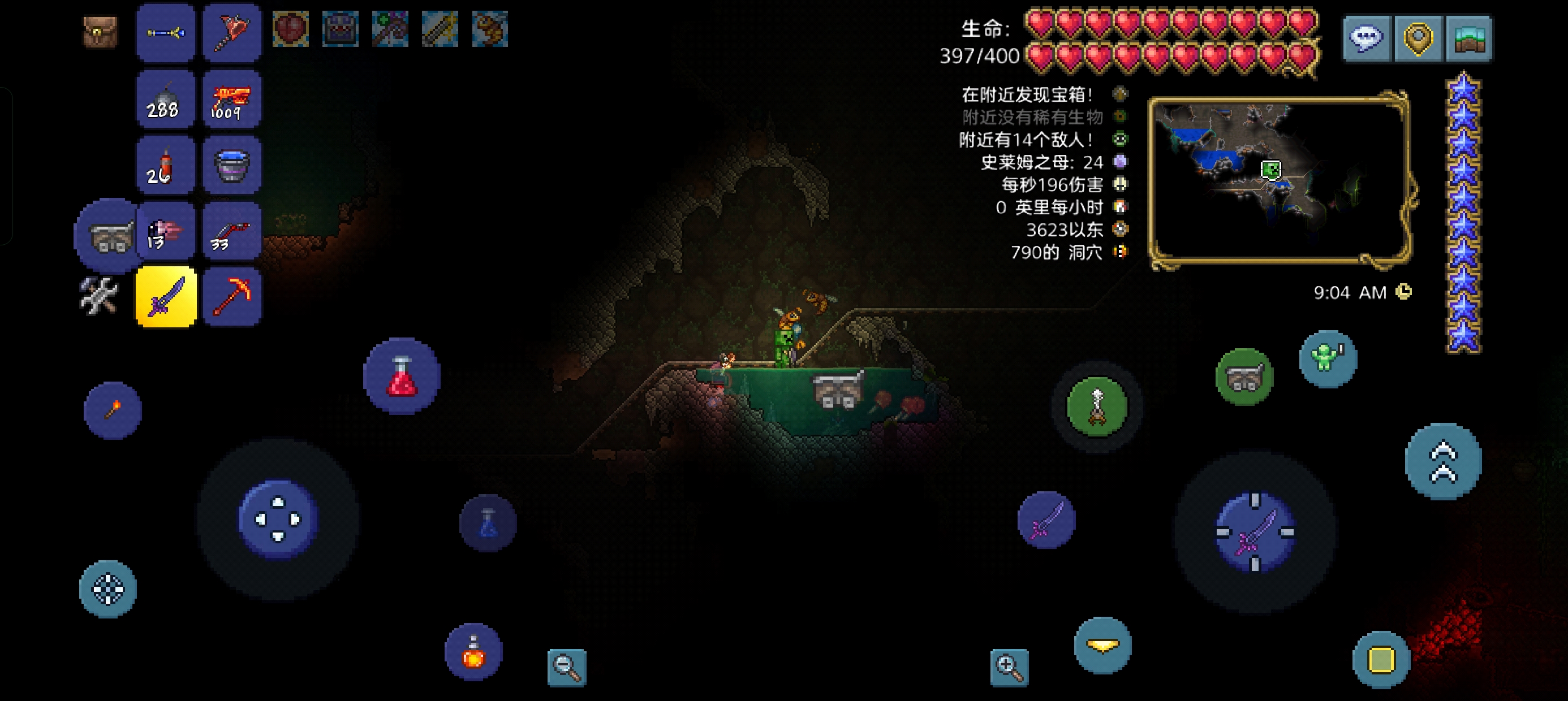Zoom in with the plus magnifier
The width and height of the screenshot is (1568, 701).
1009,668
